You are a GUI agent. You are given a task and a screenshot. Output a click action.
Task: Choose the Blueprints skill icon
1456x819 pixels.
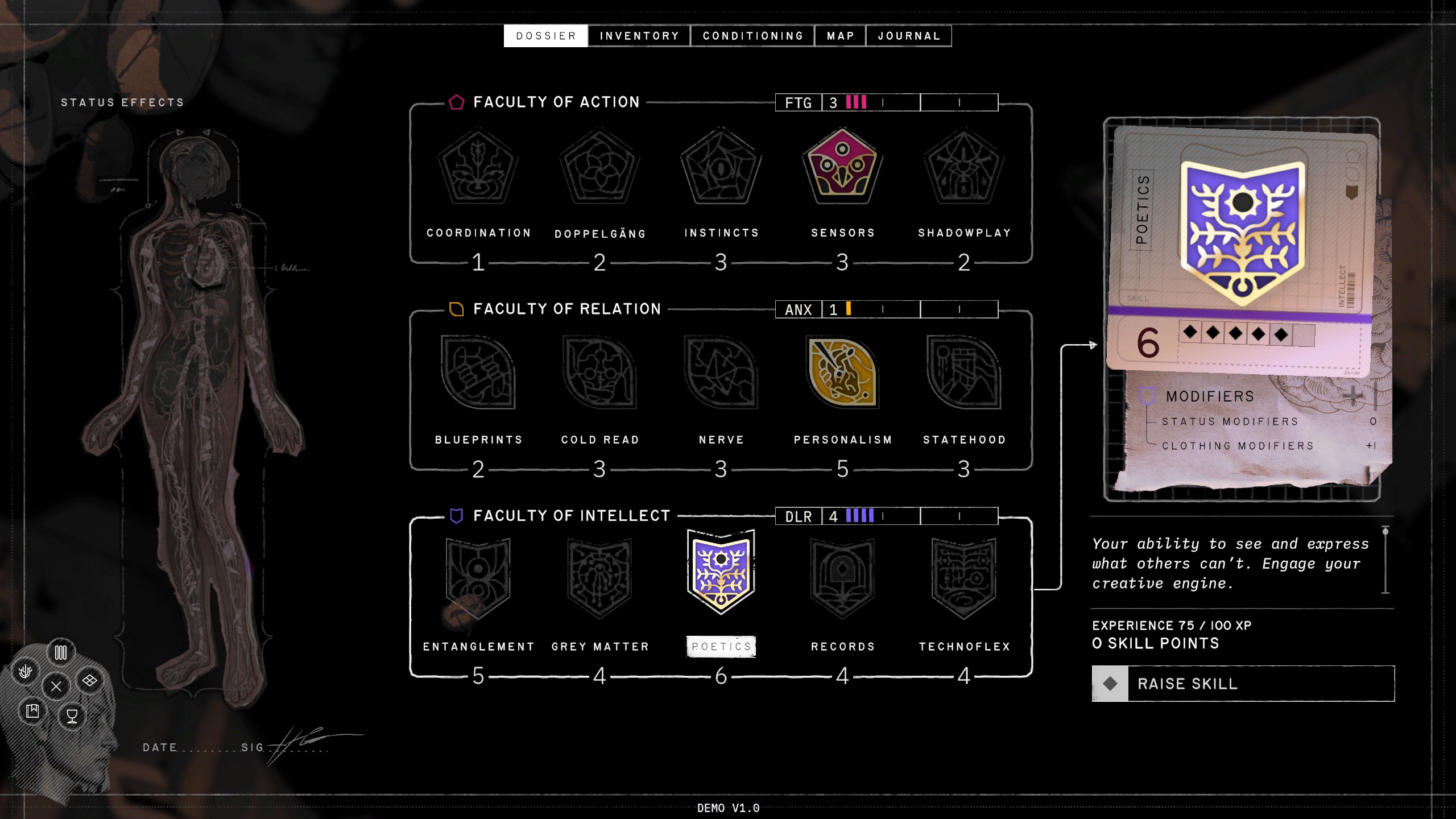[x=478, y=373]
